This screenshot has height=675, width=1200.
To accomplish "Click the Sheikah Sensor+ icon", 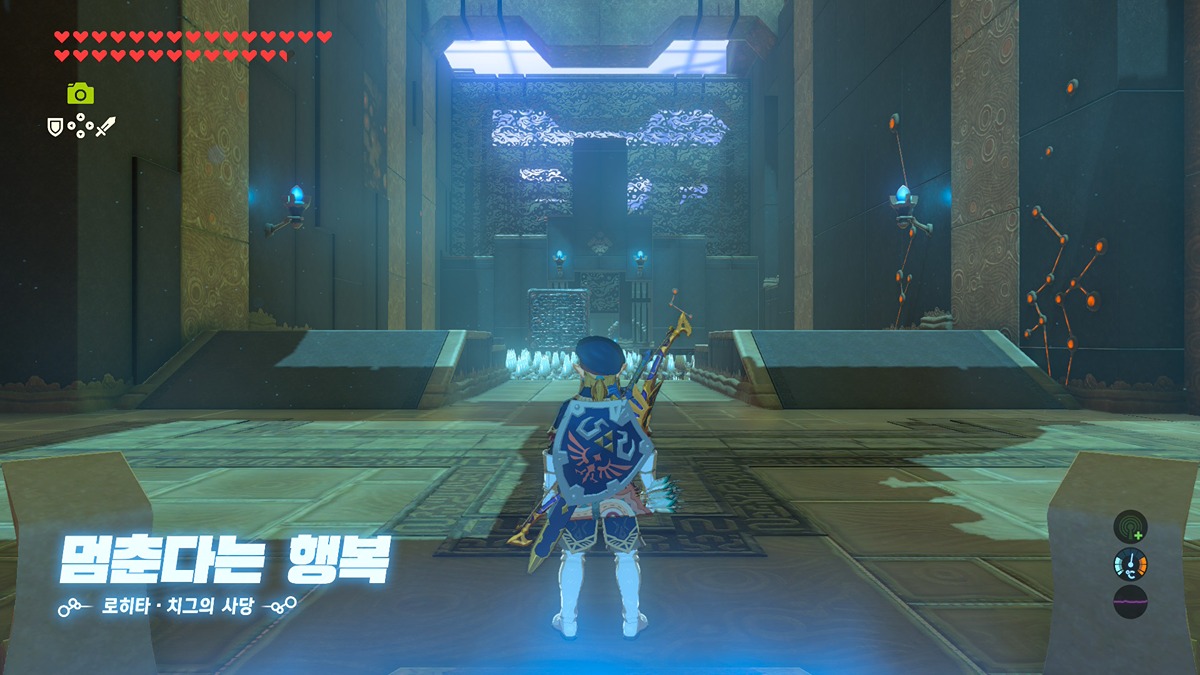I will pos(1130,526).
